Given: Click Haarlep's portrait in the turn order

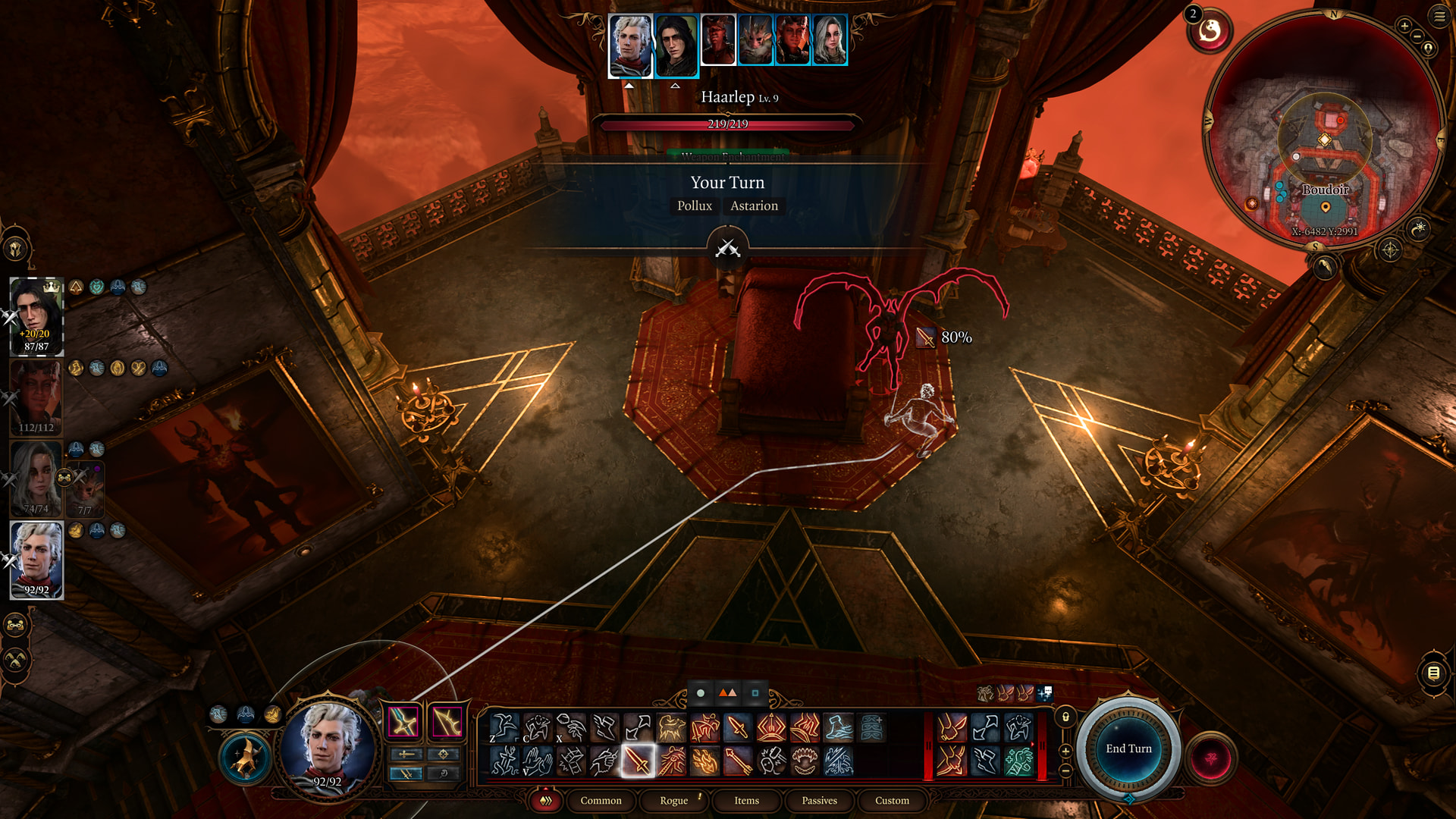Looking at the screenshot, I should (x=717, y=39).
